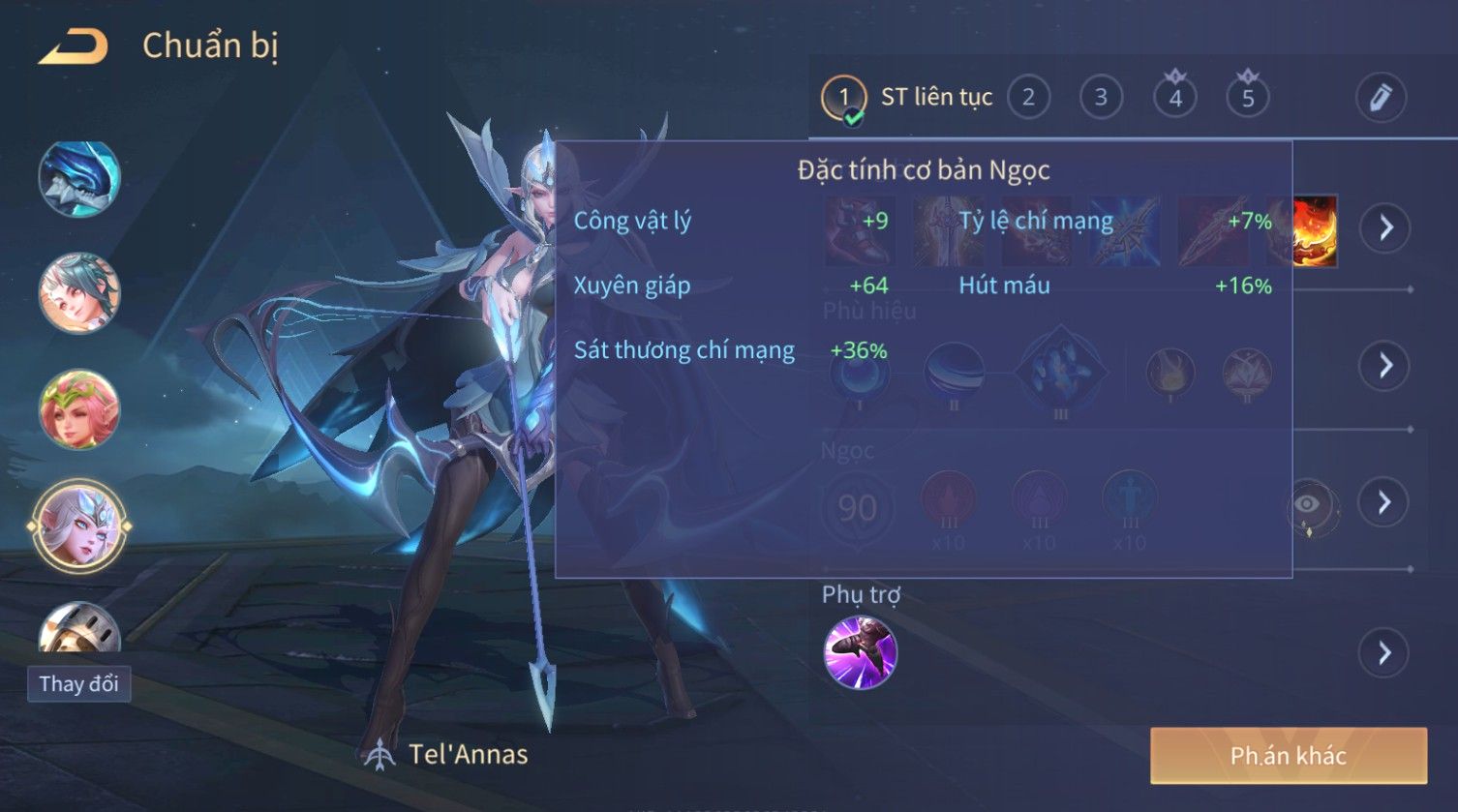Viewport: 1458px width, 812px height.
Task: Select the highlighted Tel'Annas portrait
Action: (79, 527)
